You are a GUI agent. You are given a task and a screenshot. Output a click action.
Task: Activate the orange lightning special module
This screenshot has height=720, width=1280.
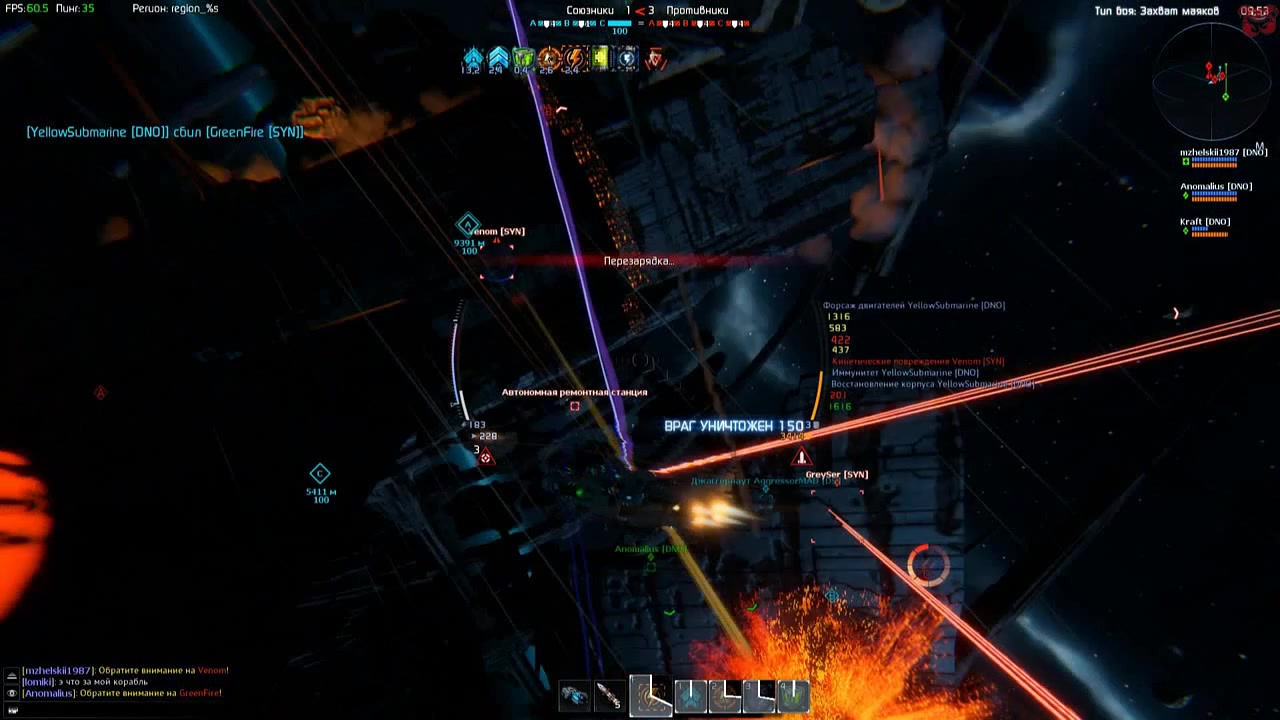[x=650, y=695]
